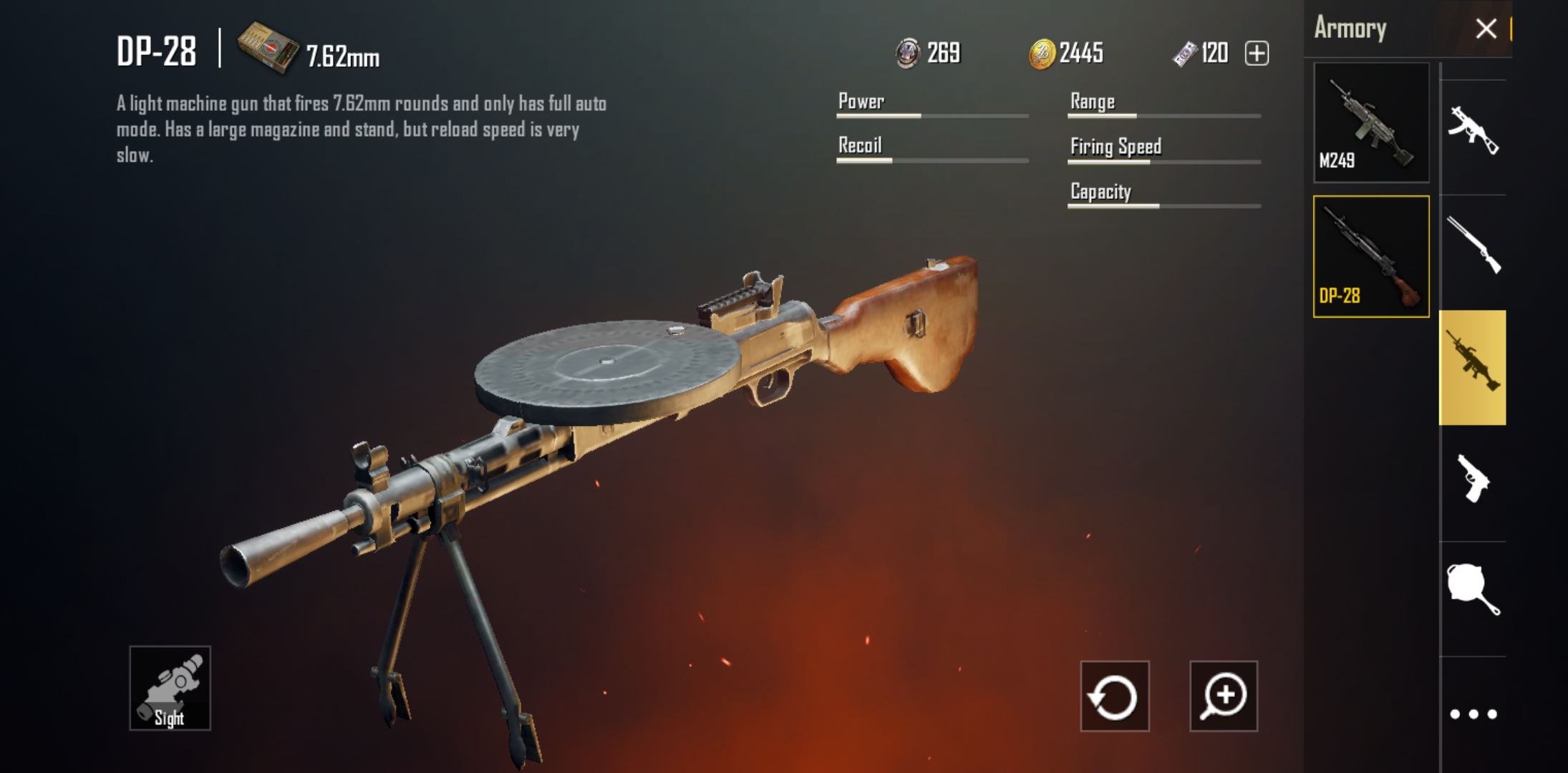
Task: Click the plus icon to add currency
Action: pyautogui.click(x=1258, y=53)
